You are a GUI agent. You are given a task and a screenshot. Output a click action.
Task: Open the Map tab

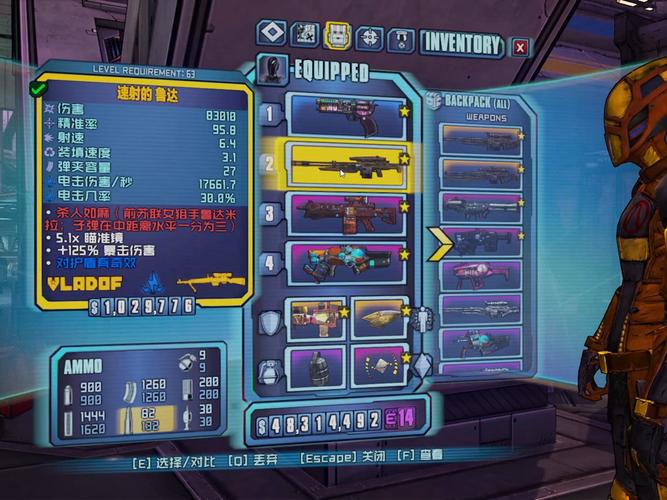point(305,36)
